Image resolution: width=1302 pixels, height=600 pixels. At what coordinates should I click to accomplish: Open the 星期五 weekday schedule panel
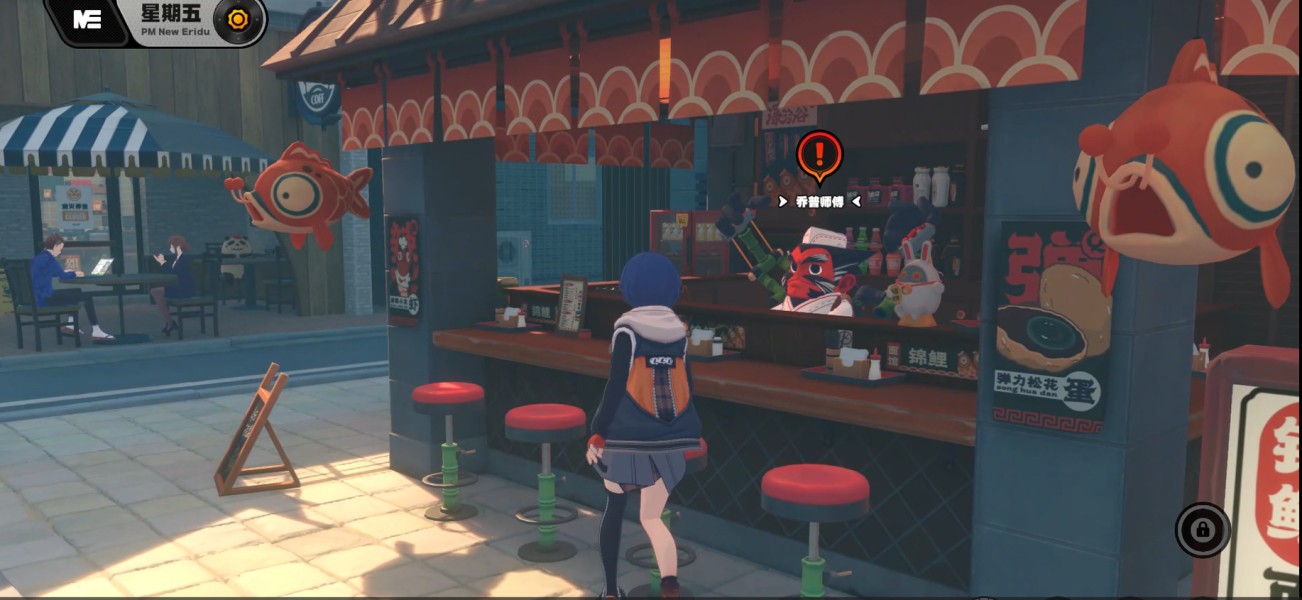coord(171,14)
